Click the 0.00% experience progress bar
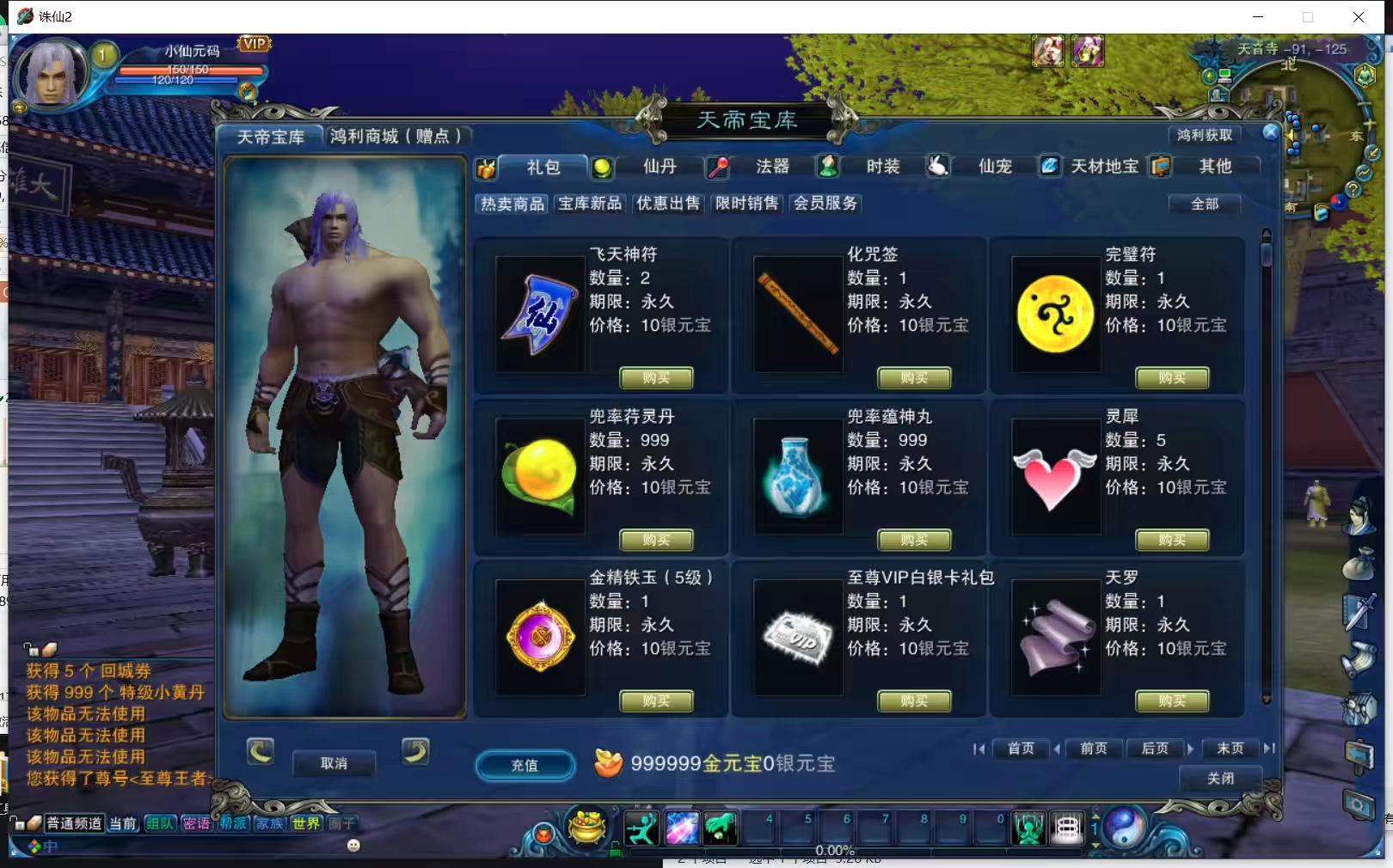This screenshot has height=868, width=1393. (837, 850)
